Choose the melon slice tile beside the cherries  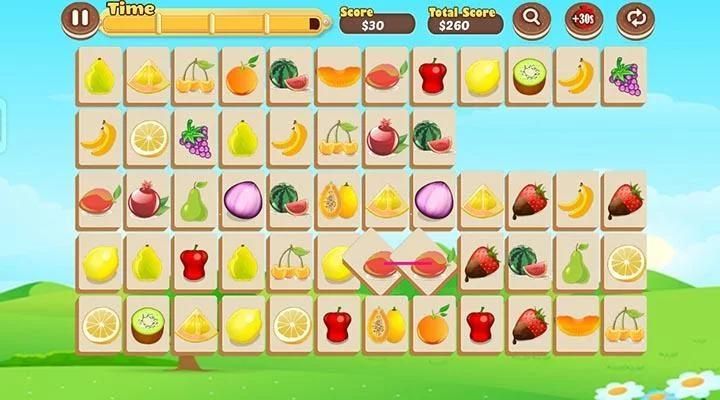577,323
